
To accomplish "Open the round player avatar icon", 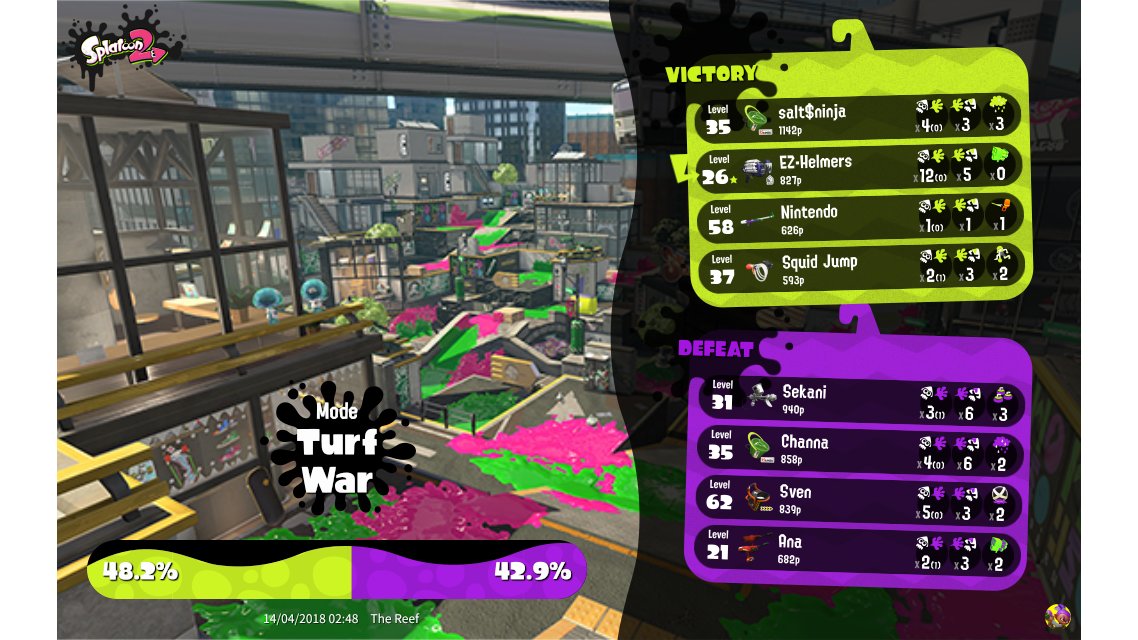I will 1057,615.
